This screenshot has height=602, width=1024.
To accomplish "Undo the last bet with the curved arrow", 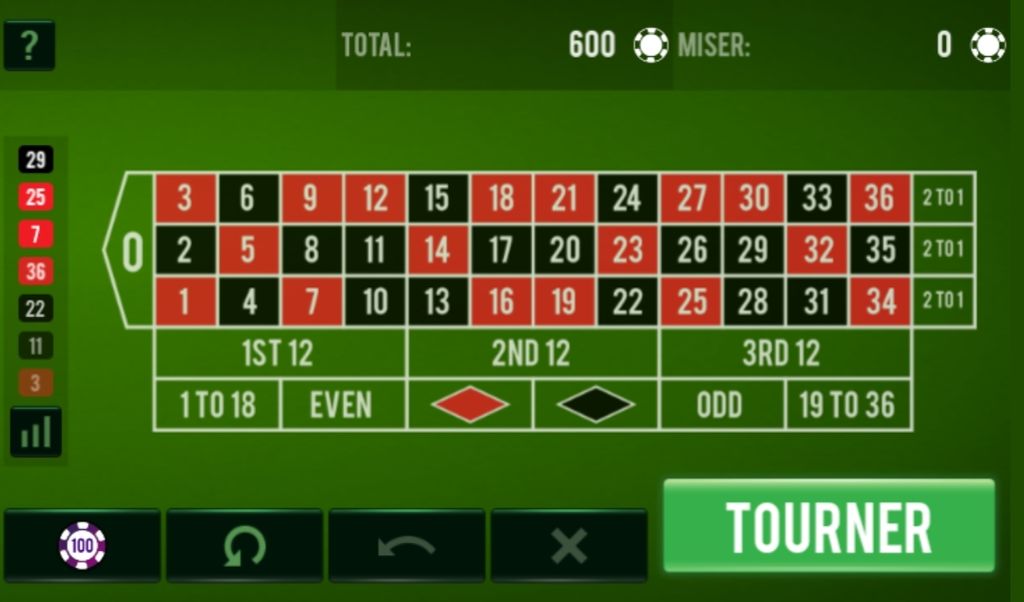I will (406, 546).
